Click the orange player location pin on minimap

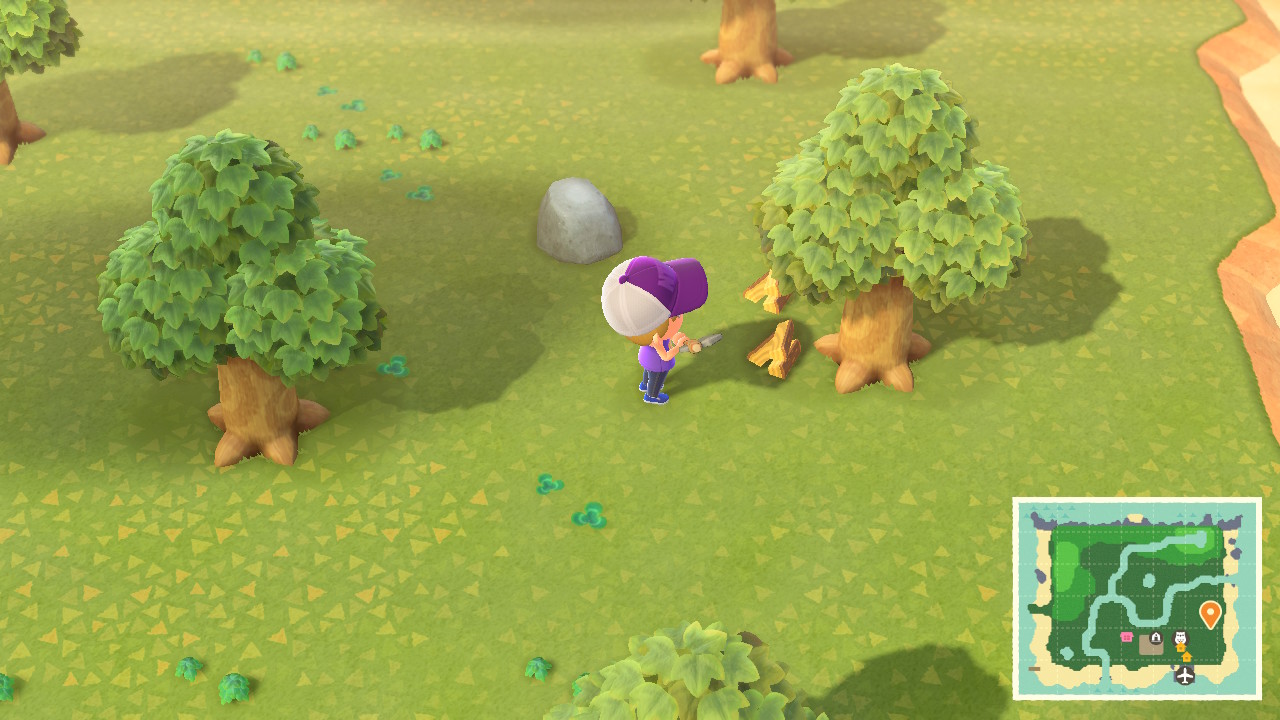[x=1210, y=613]
